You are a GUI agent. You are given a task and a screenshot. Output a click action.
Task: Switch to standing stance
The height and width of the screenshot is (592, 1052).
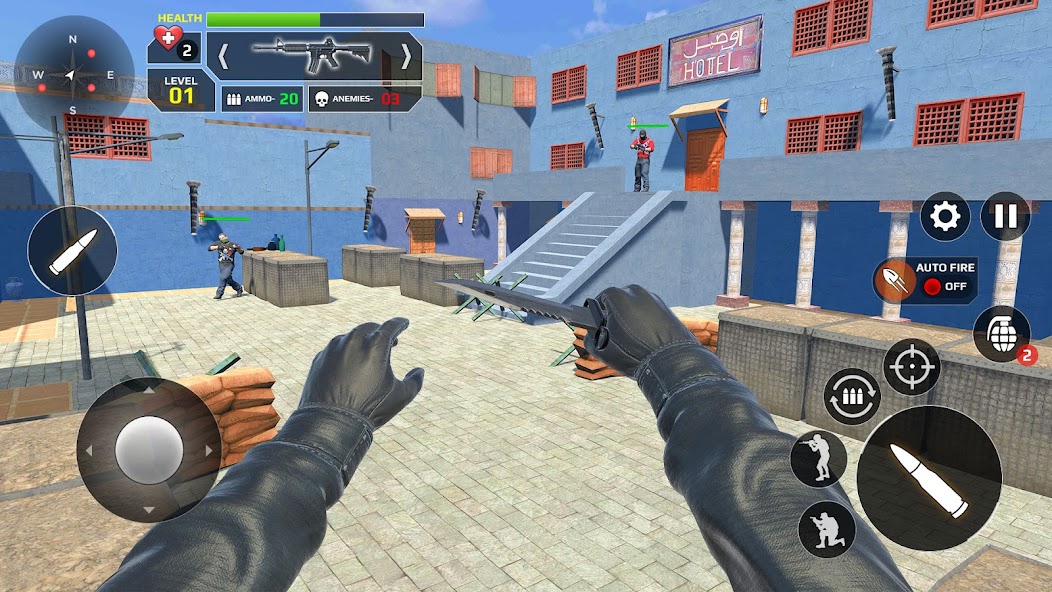click(x=818, y=459)
